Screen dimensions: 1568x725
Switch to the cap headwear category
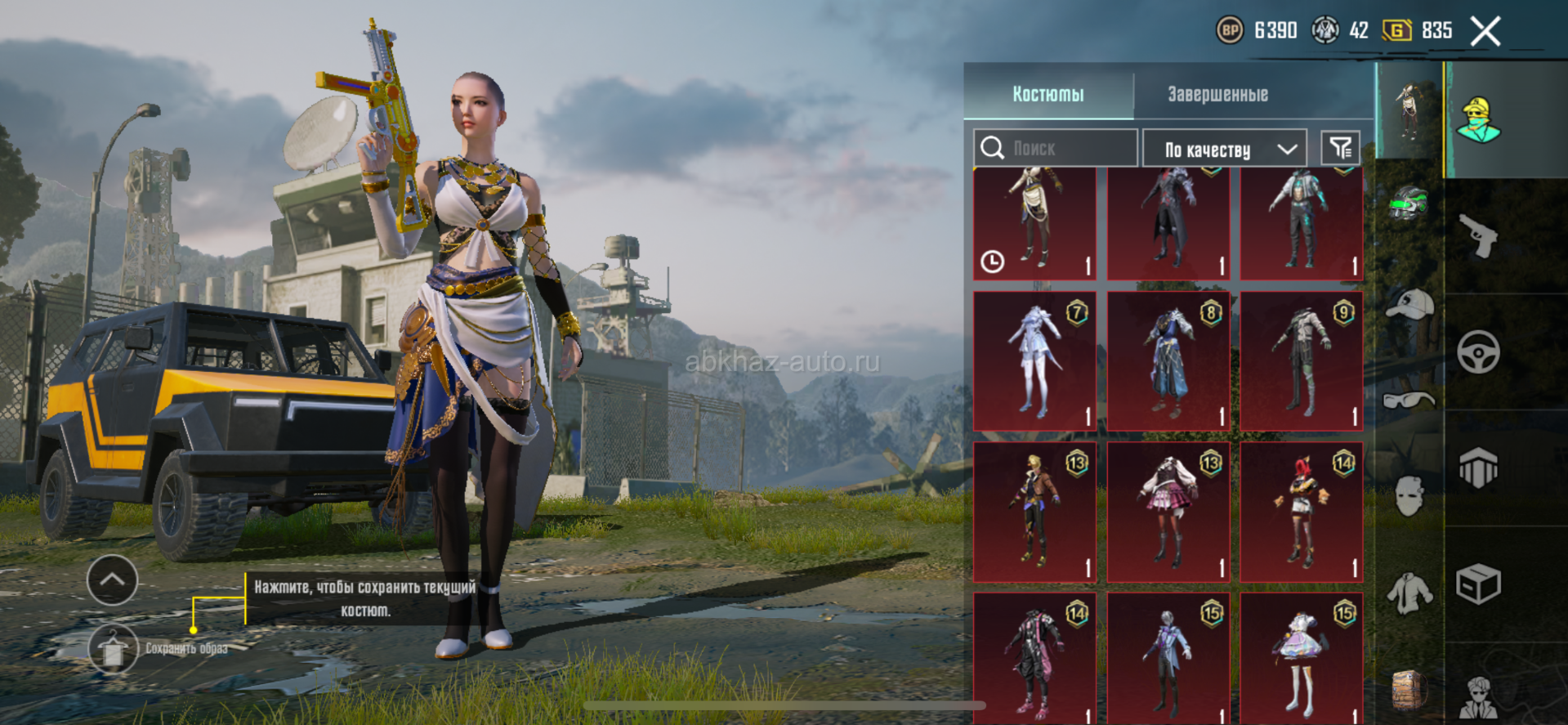(x=1409, y=304)
